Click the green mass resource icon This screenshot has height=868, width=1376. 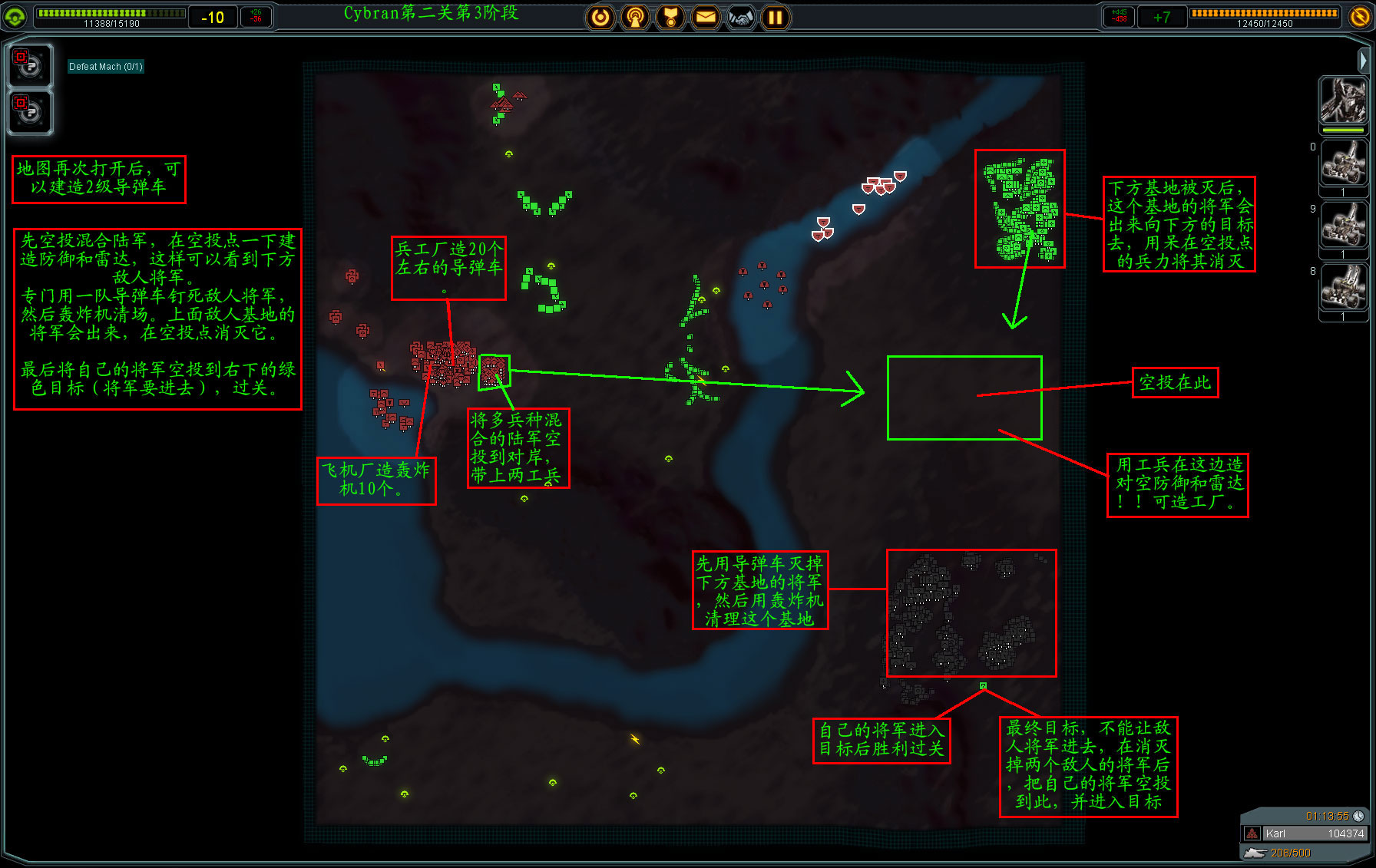click(x=15, y=16)
